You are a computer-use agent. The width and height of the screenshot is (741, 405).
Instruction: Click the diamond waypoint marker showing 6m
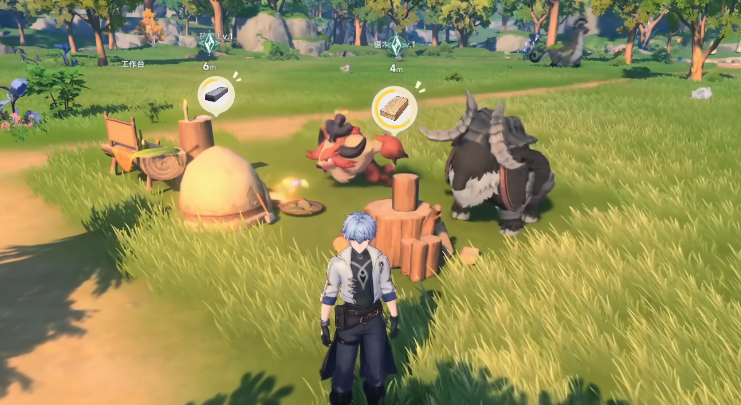click(x=209, y=44)
